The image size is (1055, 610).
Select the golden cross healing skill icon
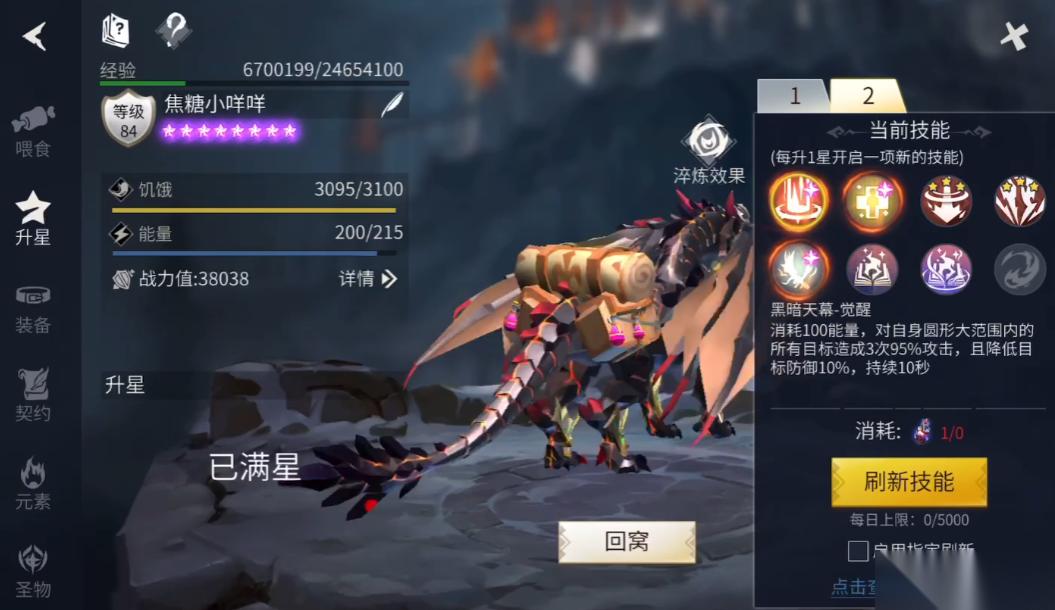872,201
